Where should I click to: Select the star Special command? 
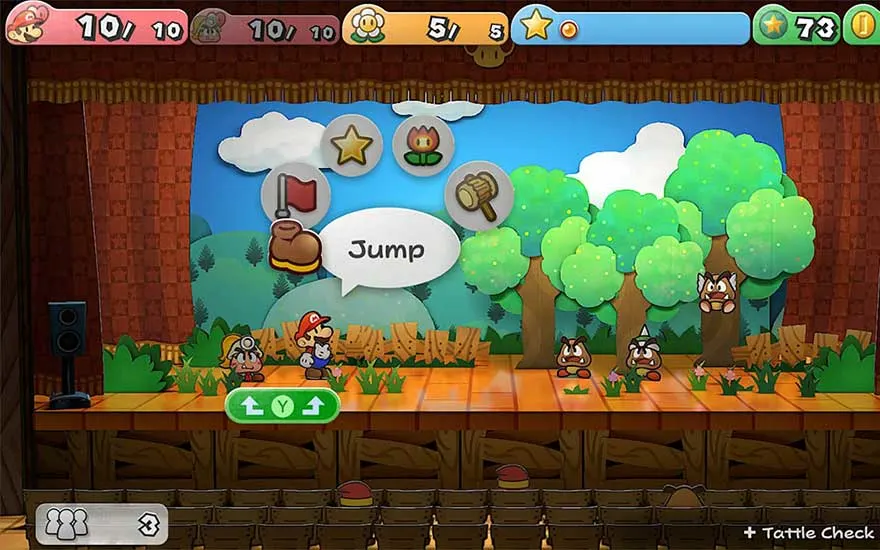(x=351, y=146)
